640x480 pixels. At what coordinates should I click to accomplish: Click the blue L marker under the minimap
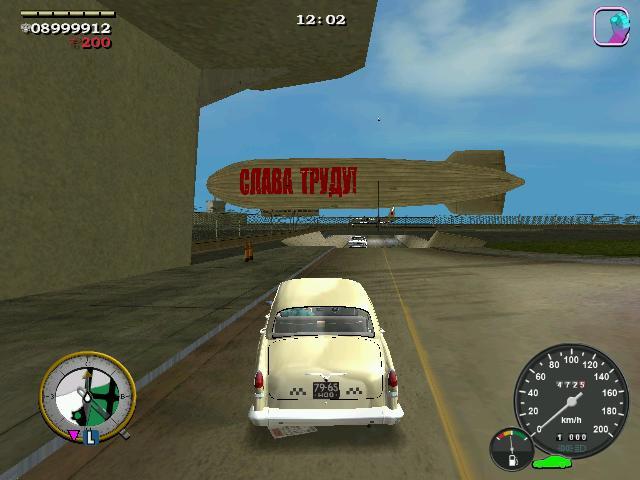click(x=90, y=437)
